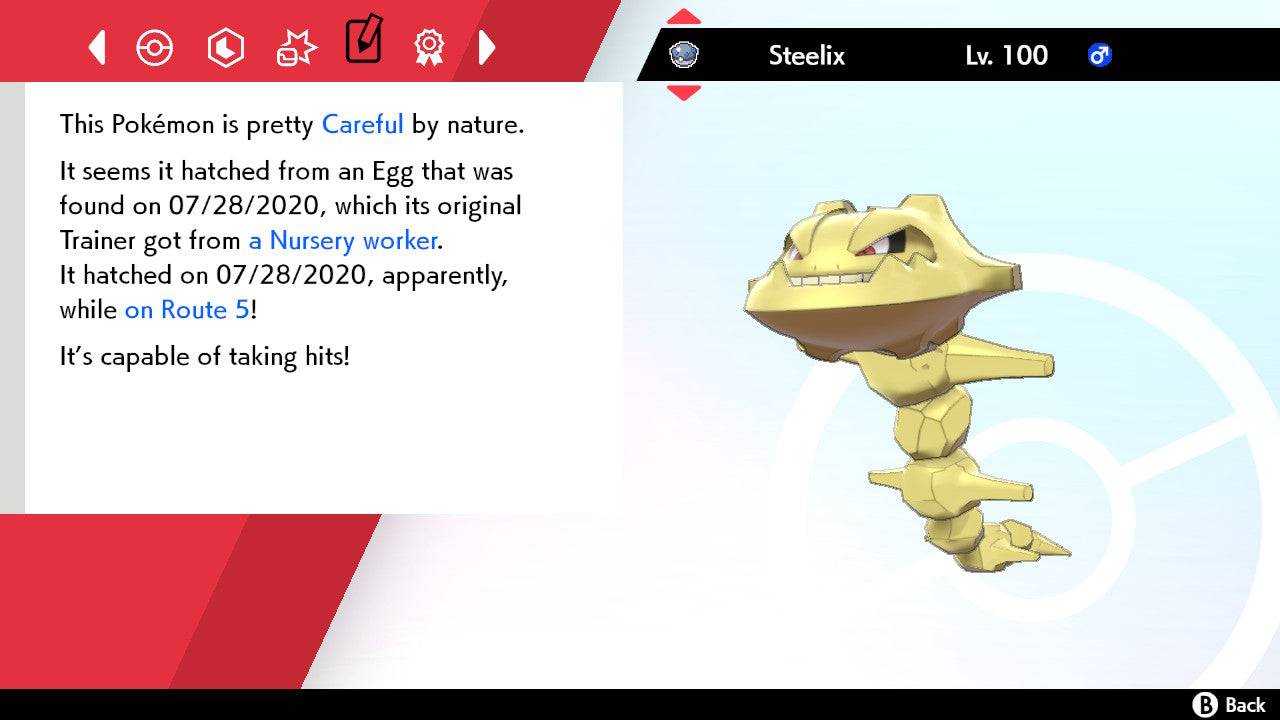
Task: Switch to the Poké Ball summary tab
Action: coord(155,47)
